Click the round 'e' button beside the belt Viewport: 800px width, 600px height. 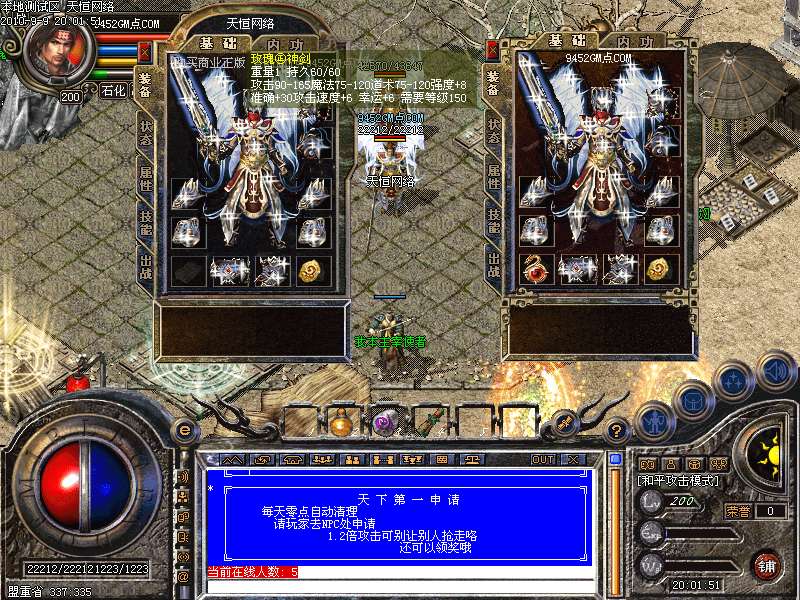[x=184, y=430]
